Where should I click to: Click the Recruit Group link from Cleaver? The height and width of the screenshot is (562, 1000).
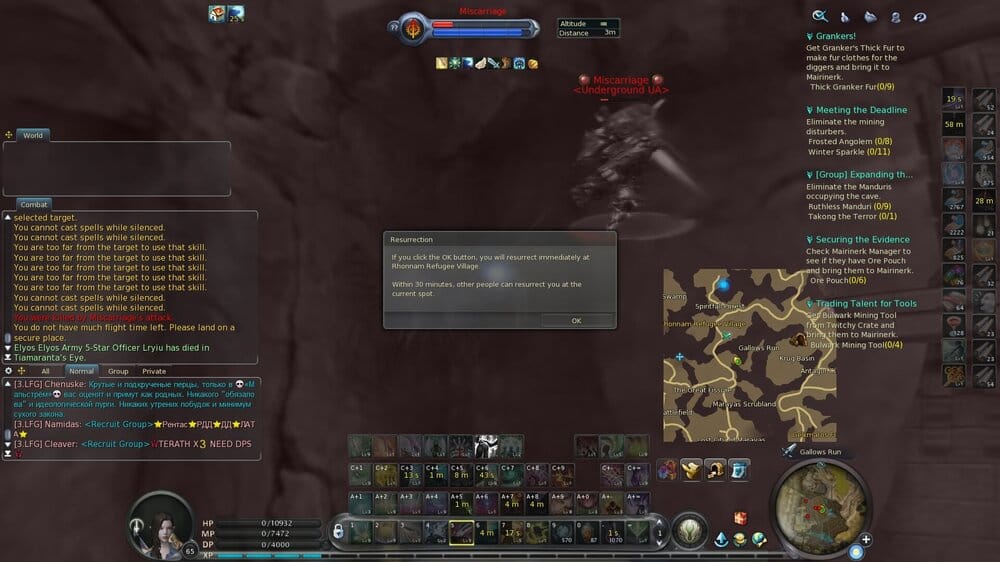pos(113,444)
